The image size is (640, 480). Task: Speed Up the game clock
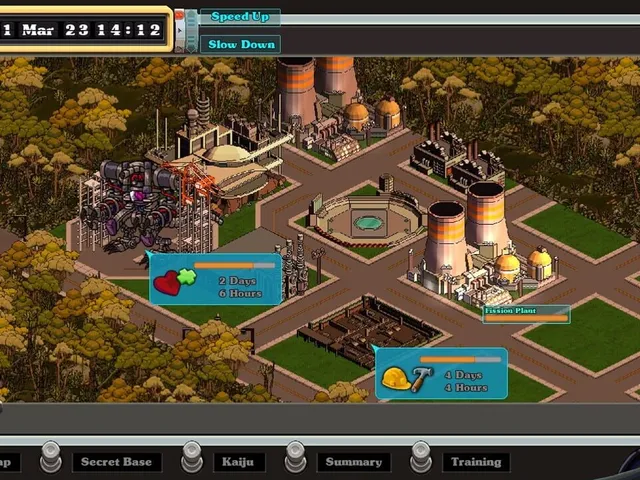click(x=240, y=17)
